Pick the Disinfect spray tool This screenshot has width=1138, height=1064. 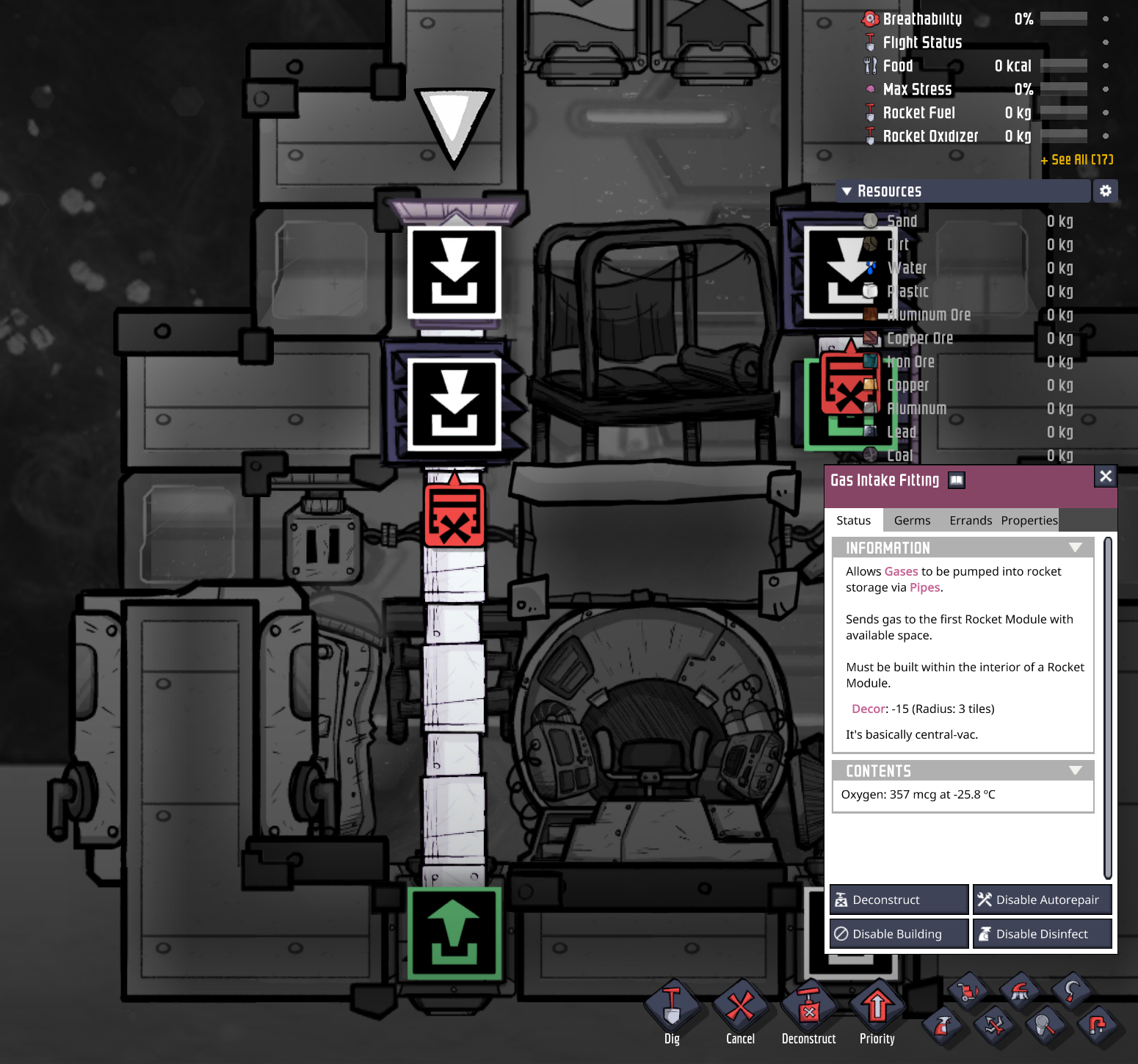click(x=942, y=1027)
